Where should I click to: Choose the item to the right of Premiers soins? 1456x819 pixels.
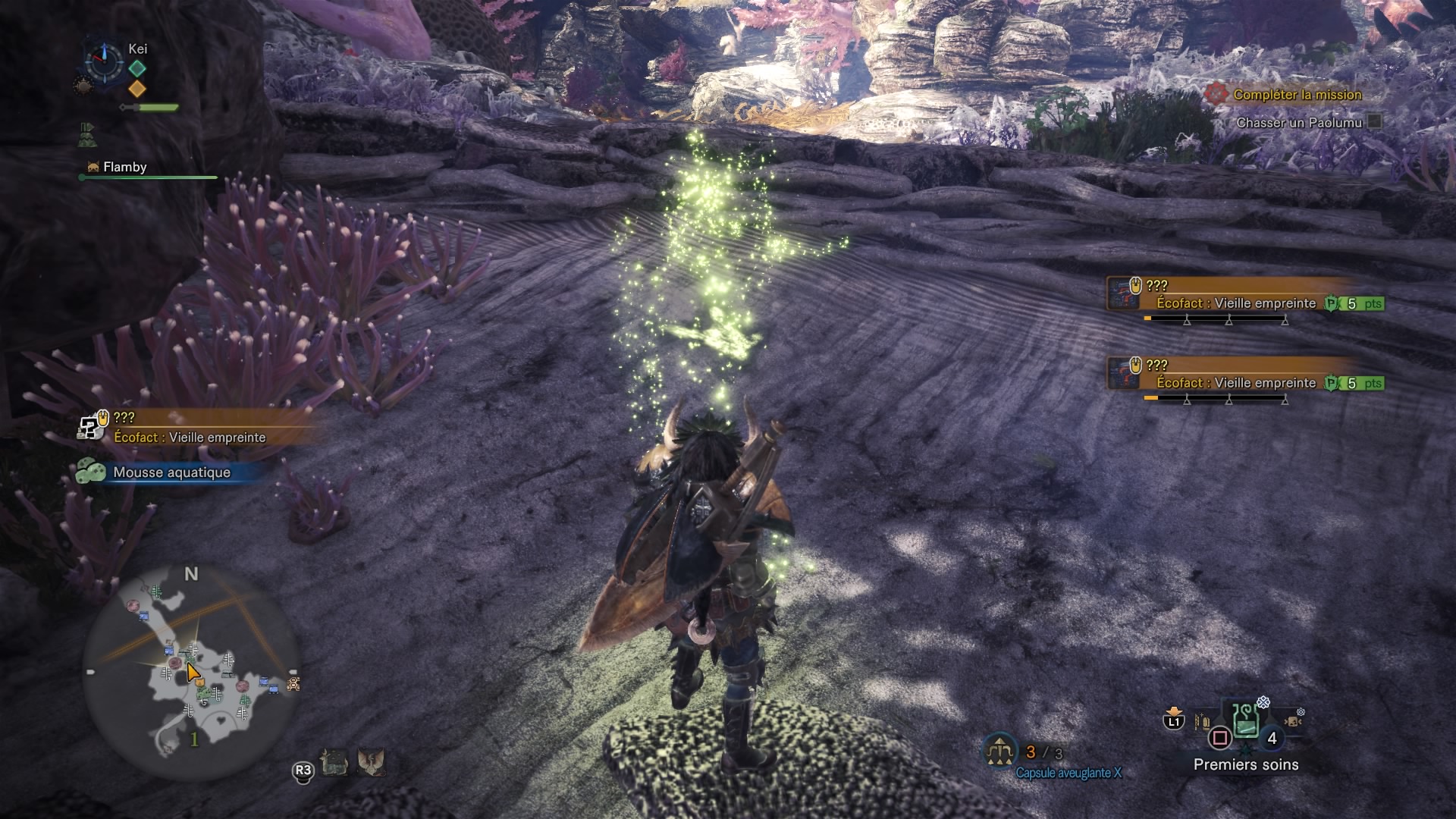(1292, 720)
